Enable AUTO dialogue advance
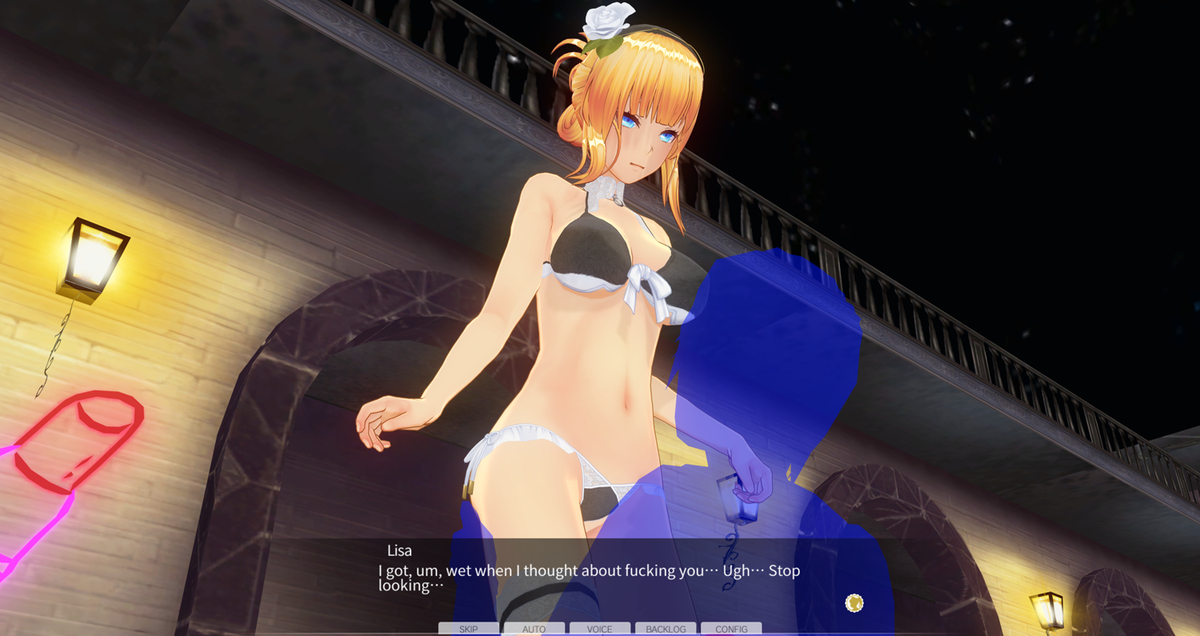1200x636 pixels. point(534,629)
